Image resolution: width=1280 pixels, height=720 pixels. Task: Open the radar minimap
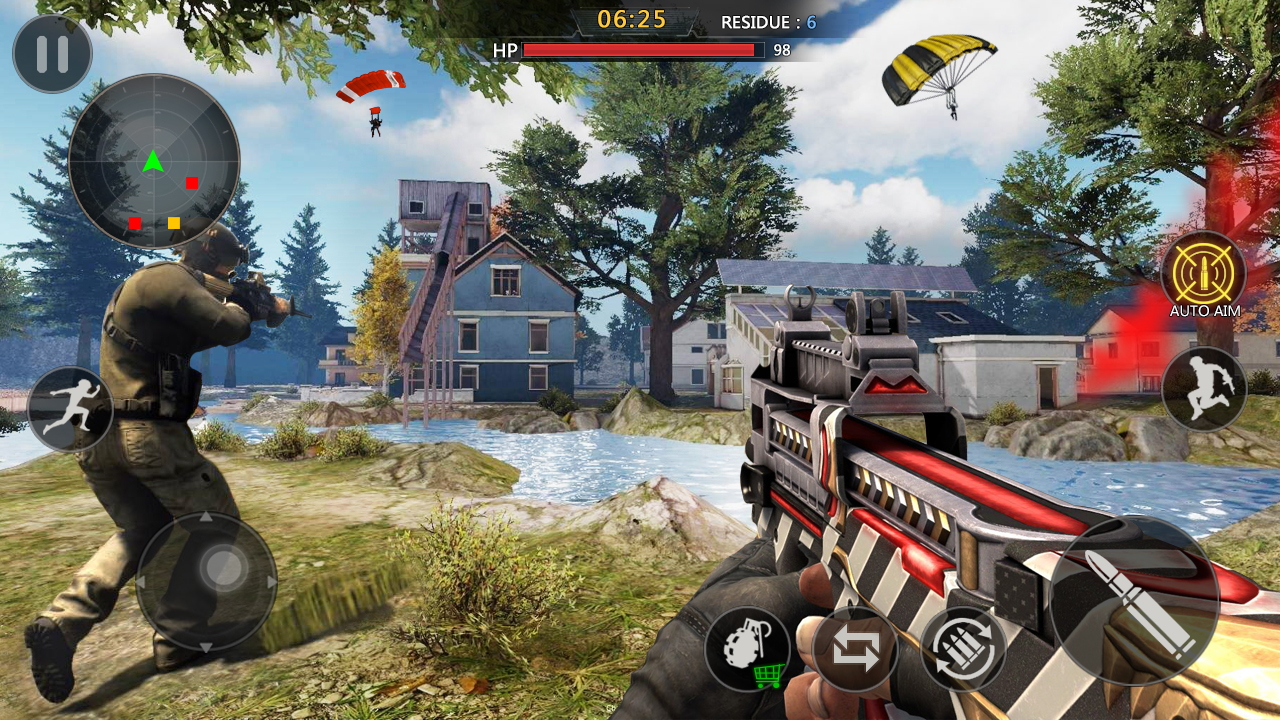(x=155, y=160)
